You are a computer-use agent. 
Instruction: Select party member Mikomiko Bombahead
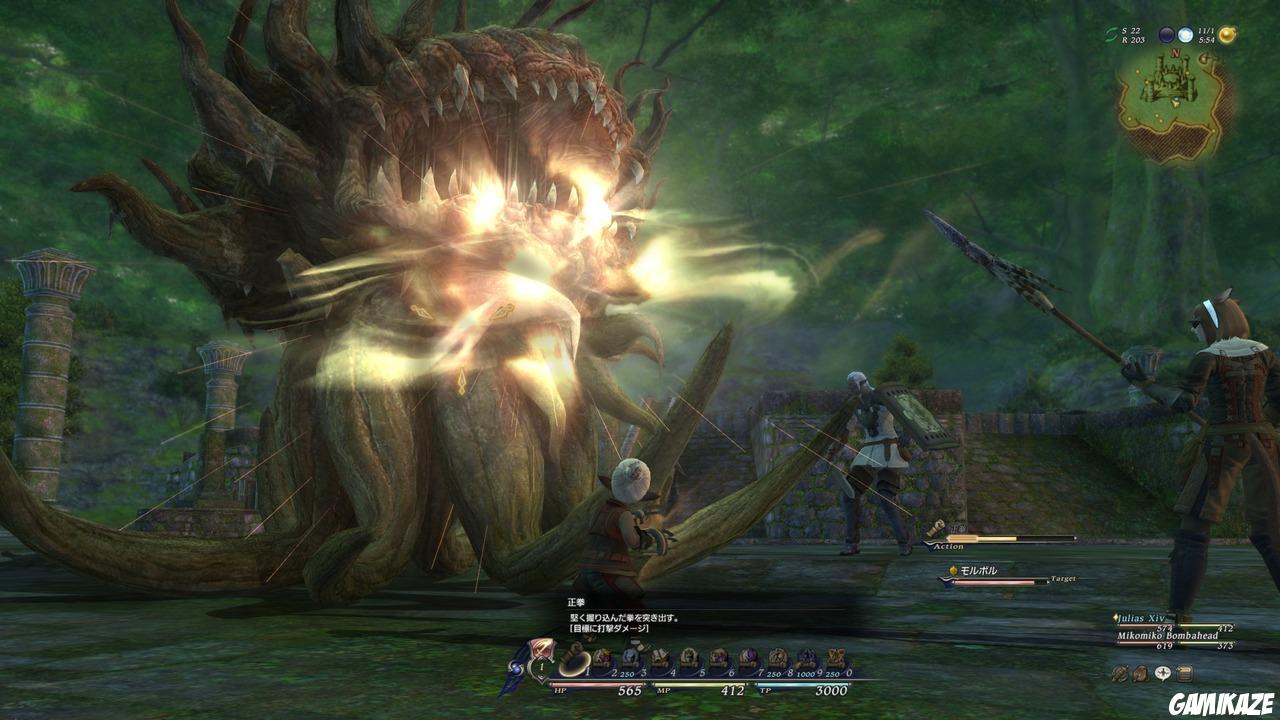click(1167, 636)
